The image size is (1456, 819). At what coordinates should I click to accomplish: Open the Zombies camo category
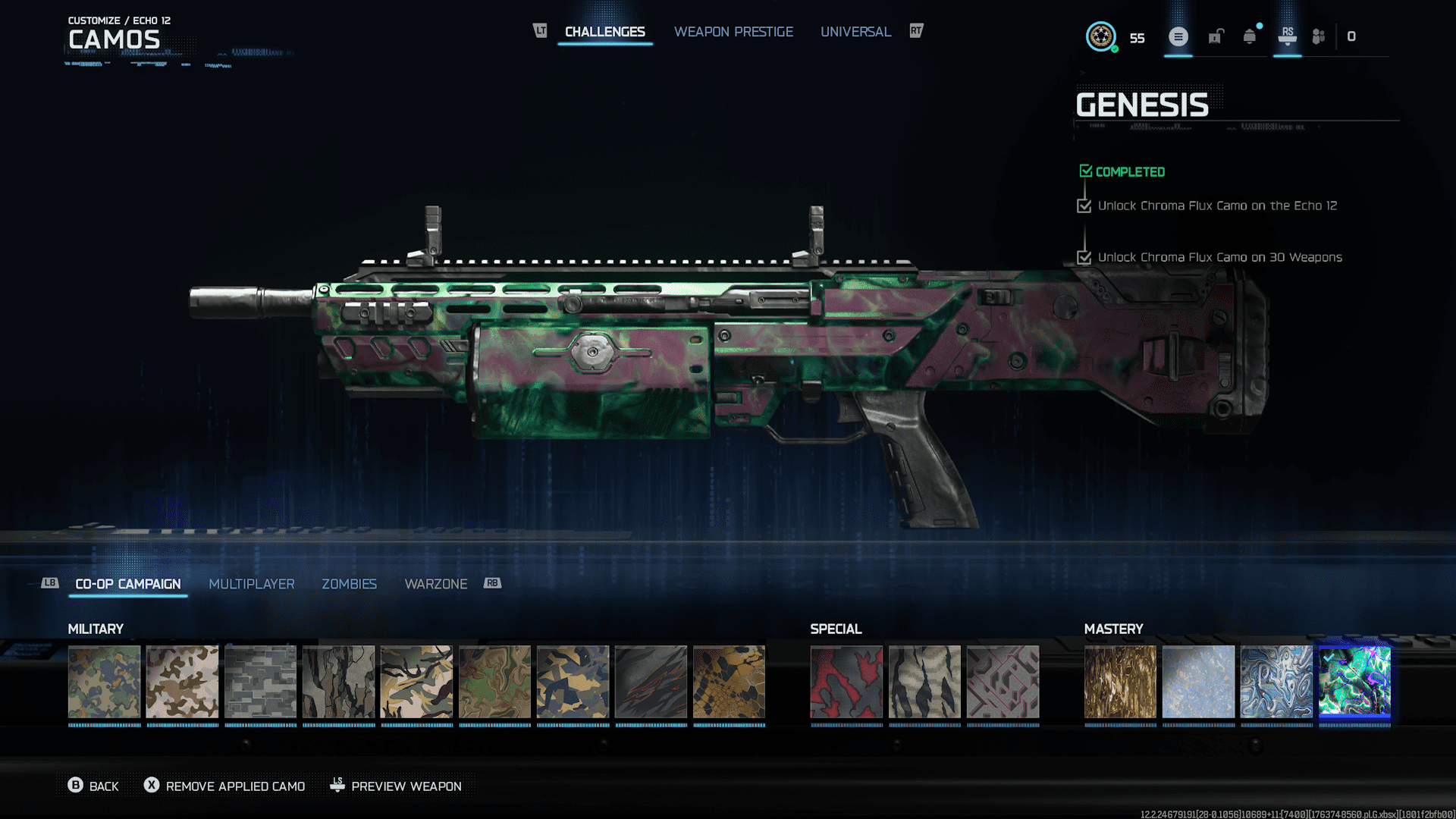pyautogui.click(x=349, y=584)
